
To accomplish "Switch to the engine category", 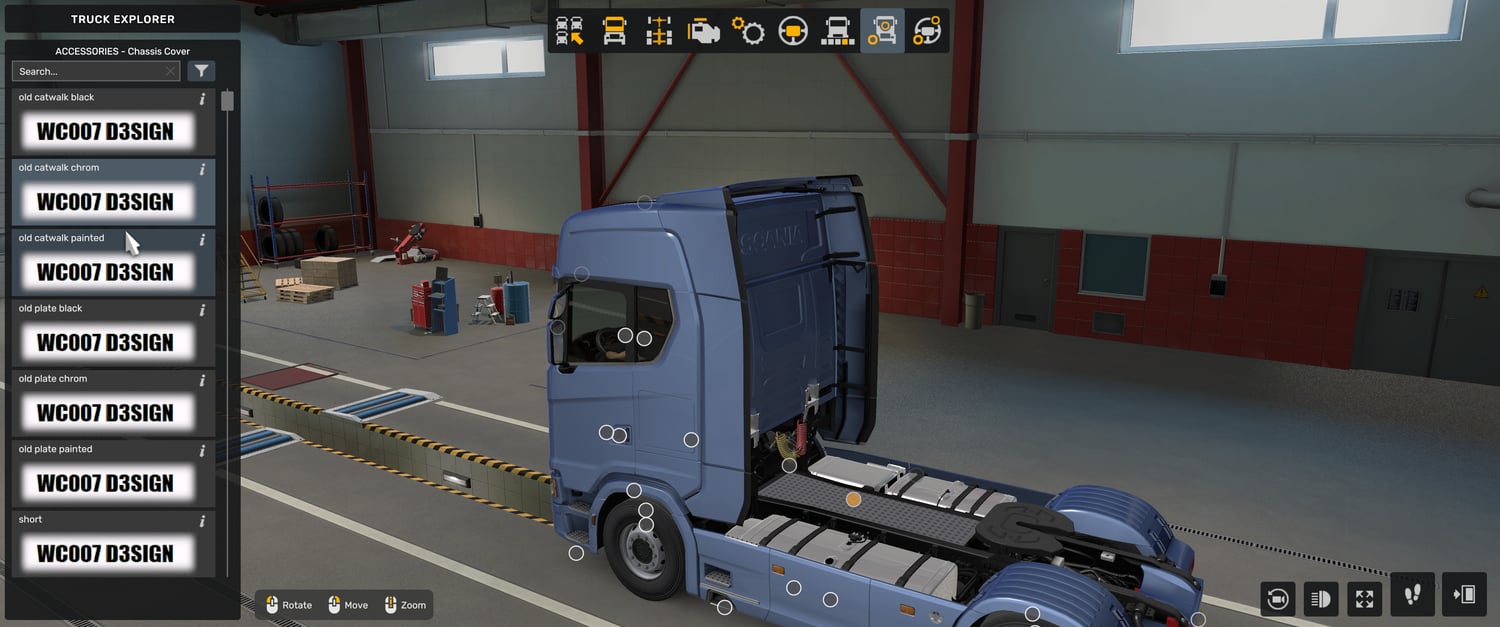I will pyautogui.click(x=704, y=31).
